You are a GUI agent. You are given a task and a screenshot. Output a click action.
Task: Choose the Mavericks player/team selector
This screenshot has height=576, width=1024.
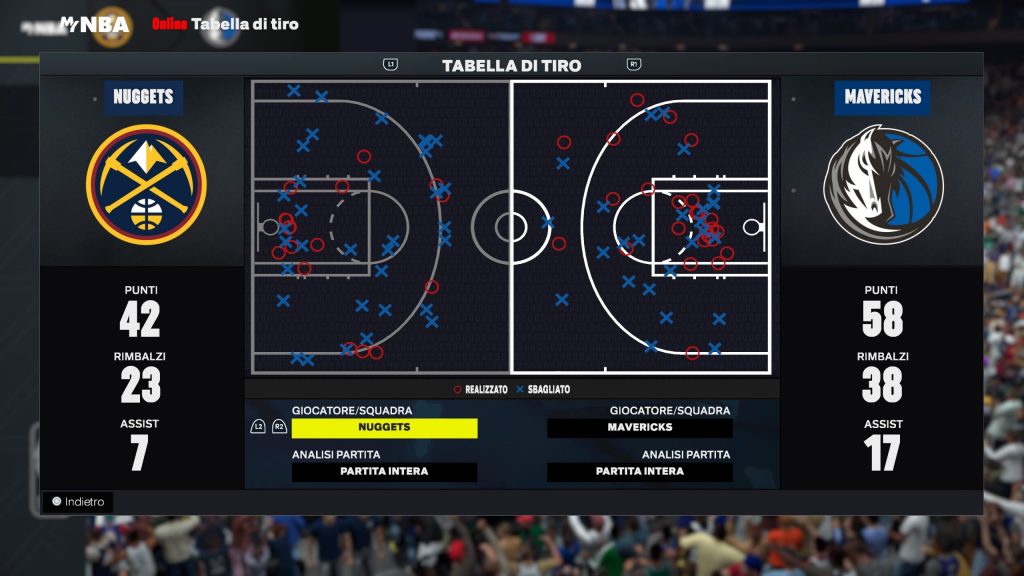tap(639, 428)
